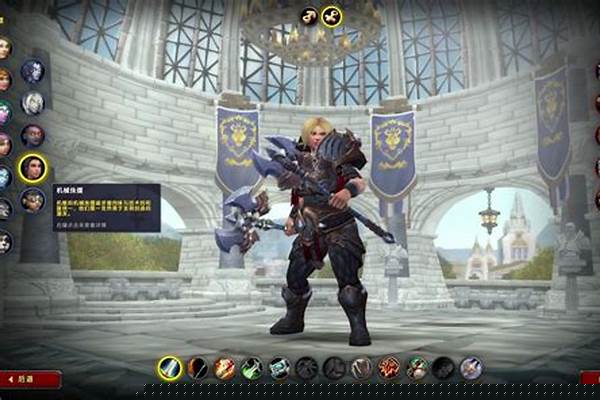Viewport: 600px width, 400px height.
Task: Select the male body type icon
Action: [309, 16]
